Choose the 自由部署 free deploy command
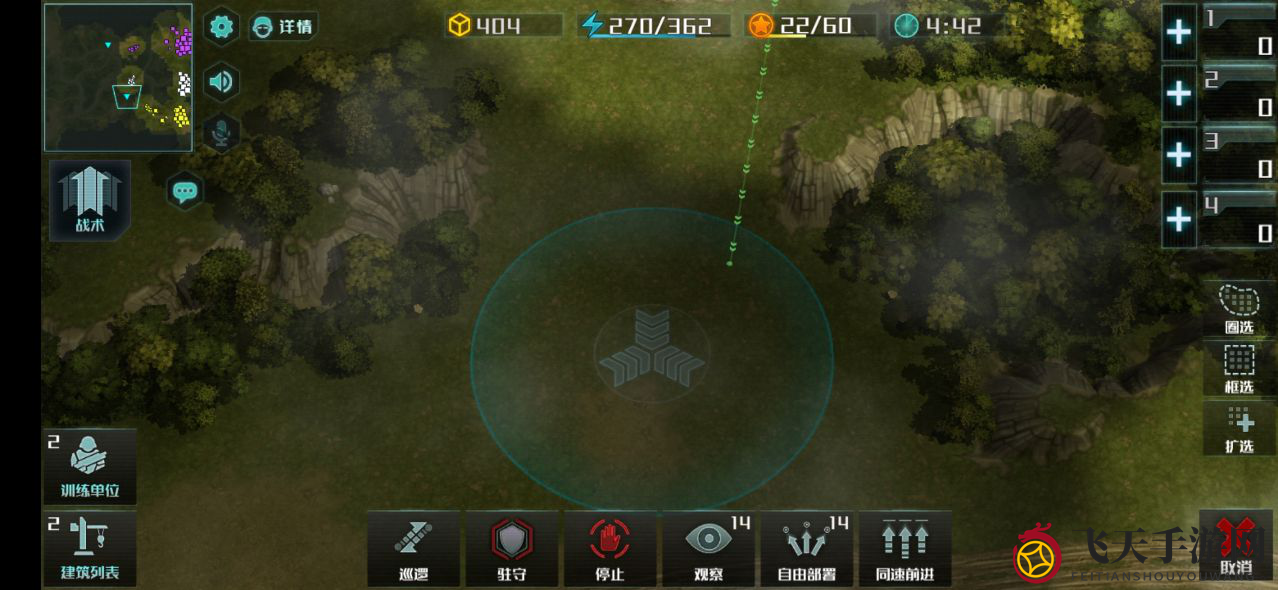This screenshot has height=590, width=1278. click(x=807, y=548)
